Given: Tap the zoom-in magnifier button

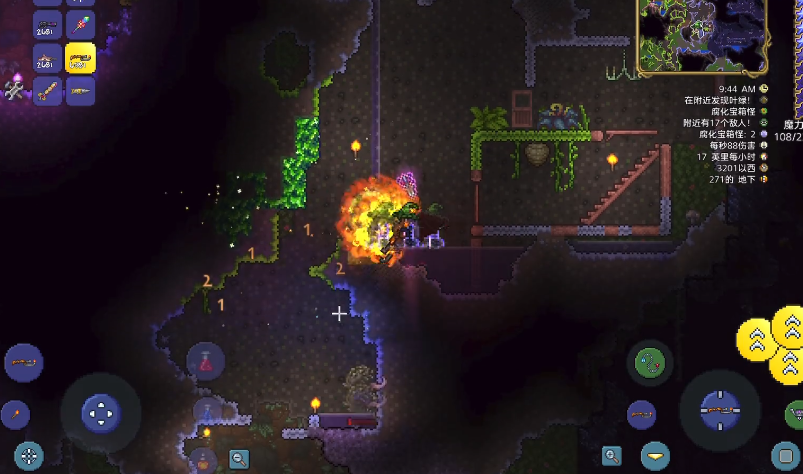Looking at the screenshot, I should click(x=611, y=456).
